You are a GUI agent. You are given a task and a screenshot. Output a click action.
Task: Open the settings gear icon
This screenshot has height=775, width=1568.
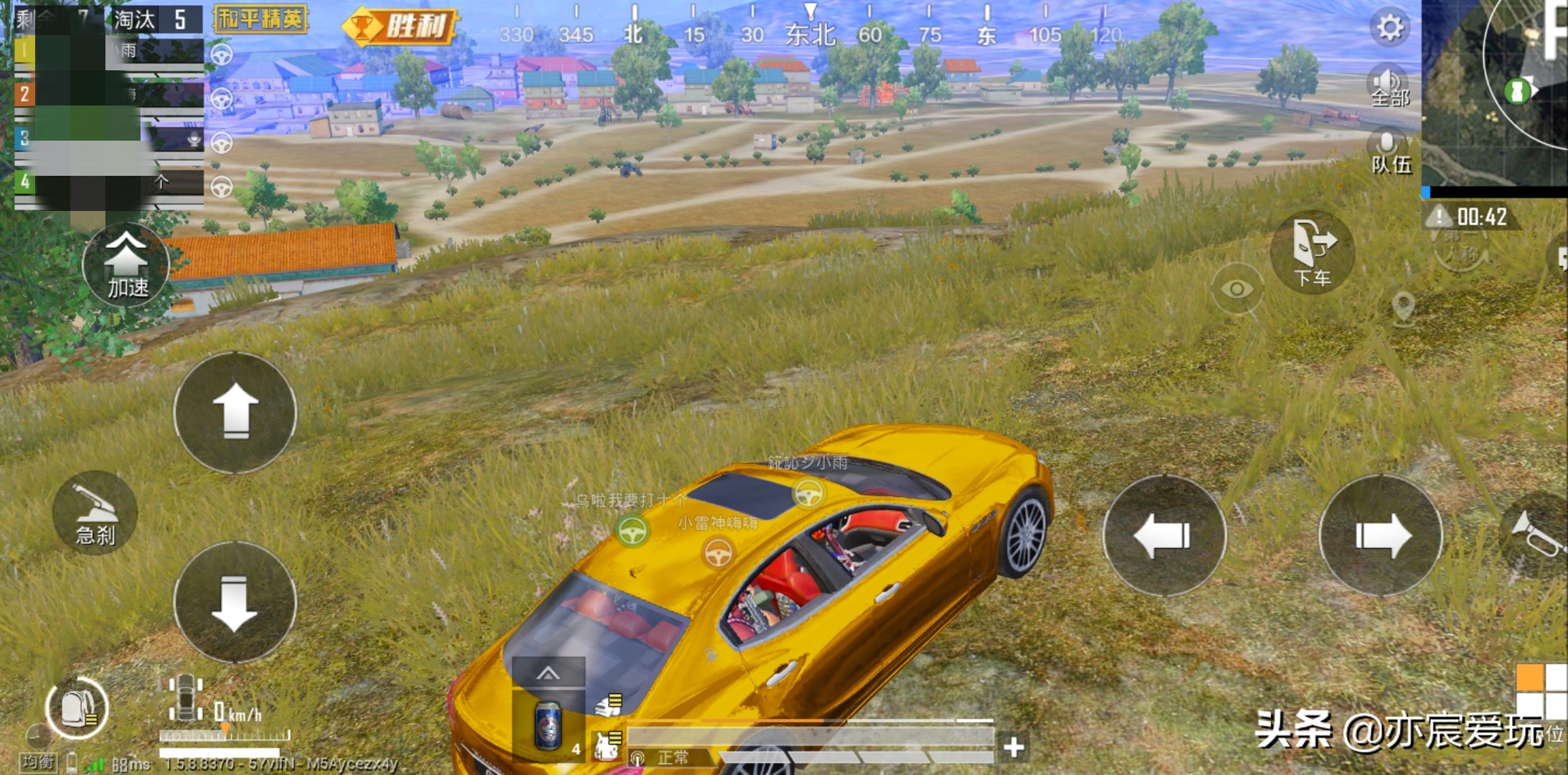1390,29
